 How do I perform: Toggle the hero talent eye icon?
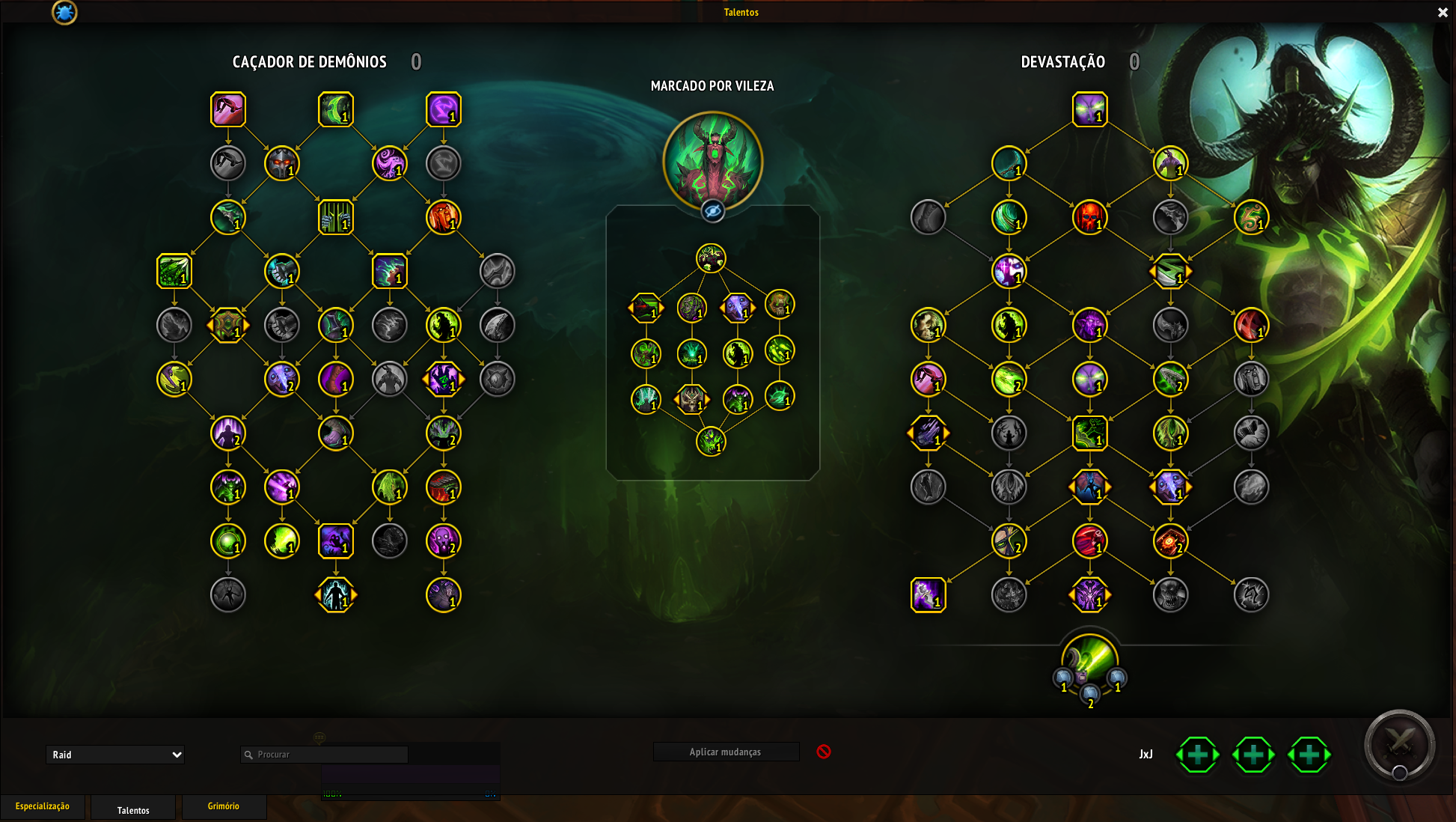pos(713,212)
